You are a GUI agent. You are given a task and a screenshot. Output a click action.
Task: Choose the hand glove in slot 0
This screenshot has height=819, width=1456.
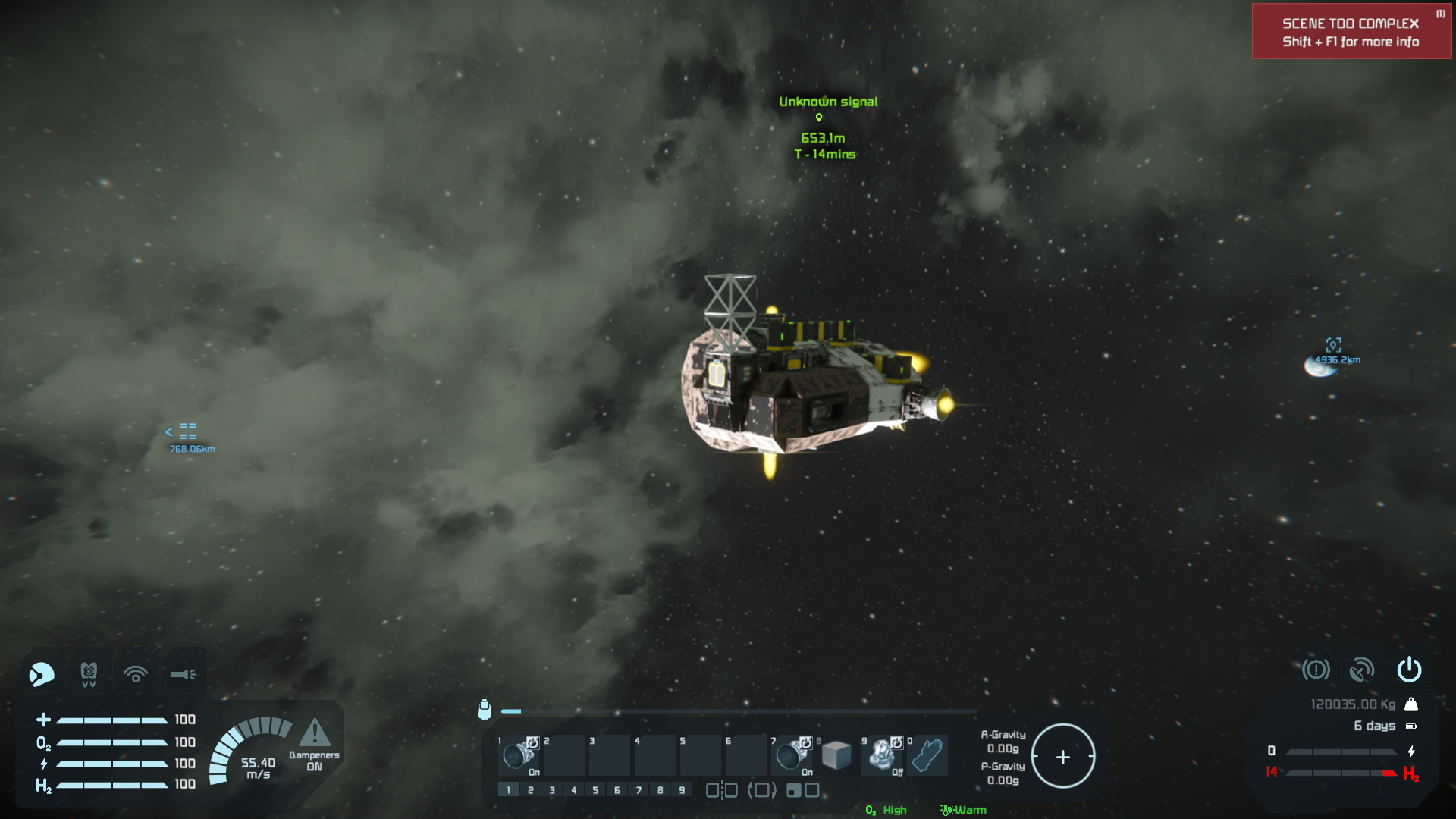[x=927, y=755]
